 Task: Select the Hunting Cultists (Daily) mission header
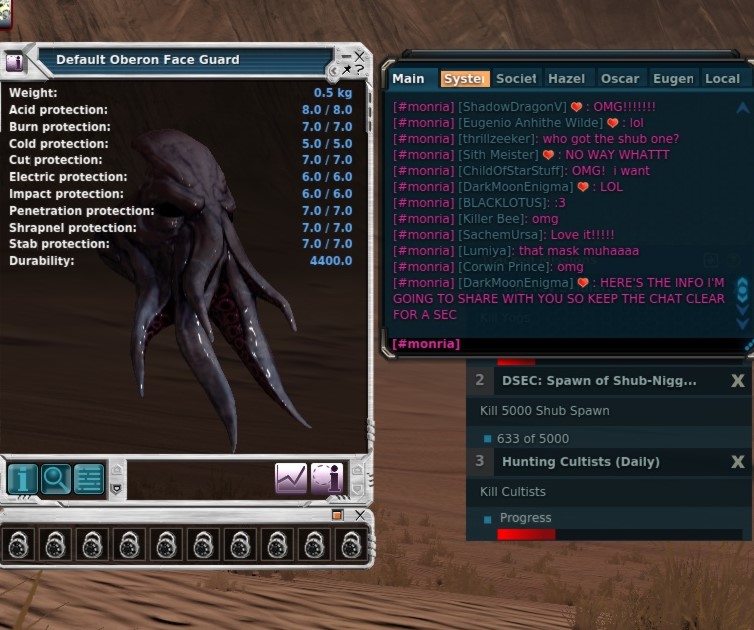tap(580, 462)
